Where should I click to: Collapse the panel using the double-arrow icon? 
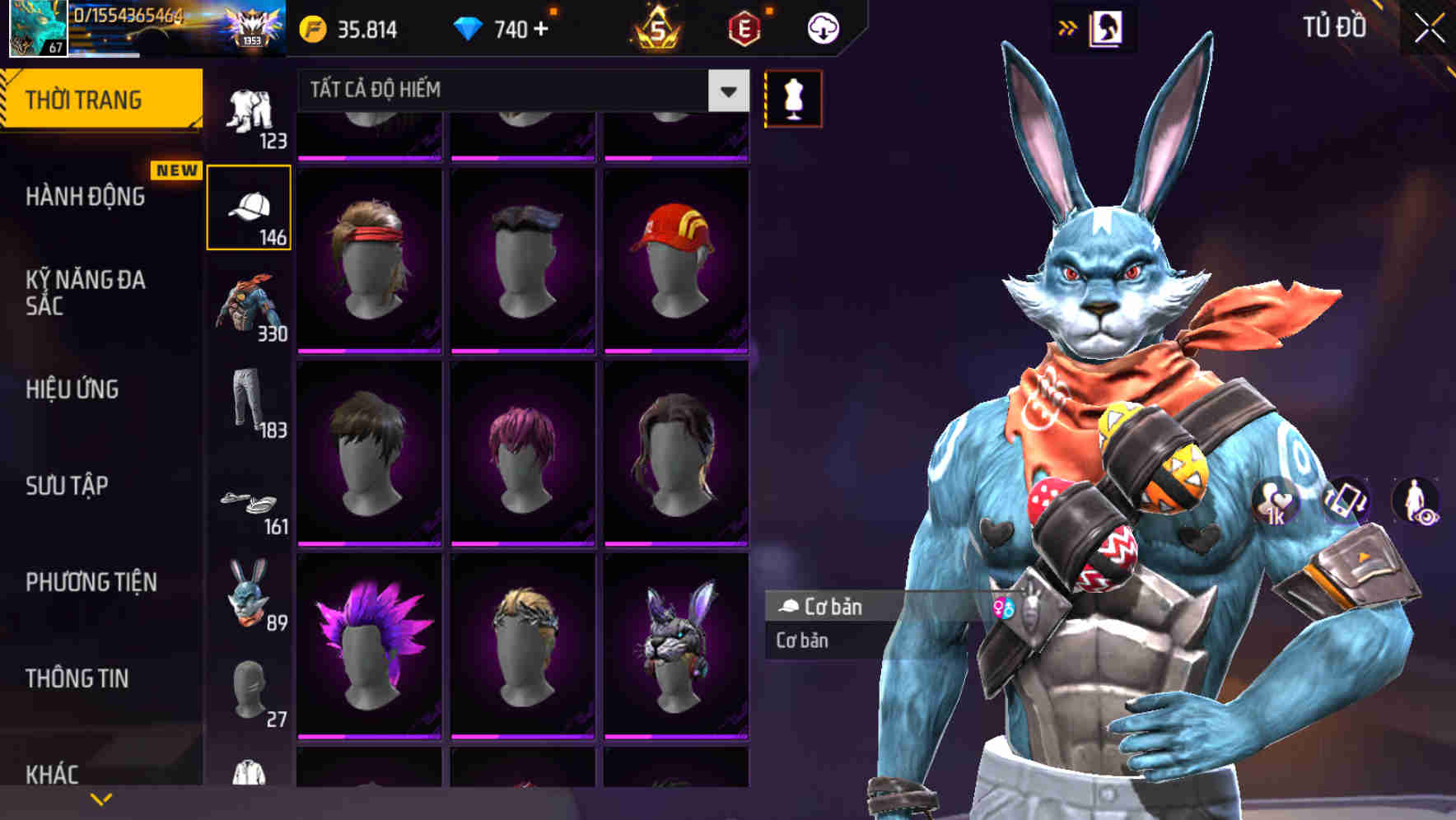[1066, 27]
